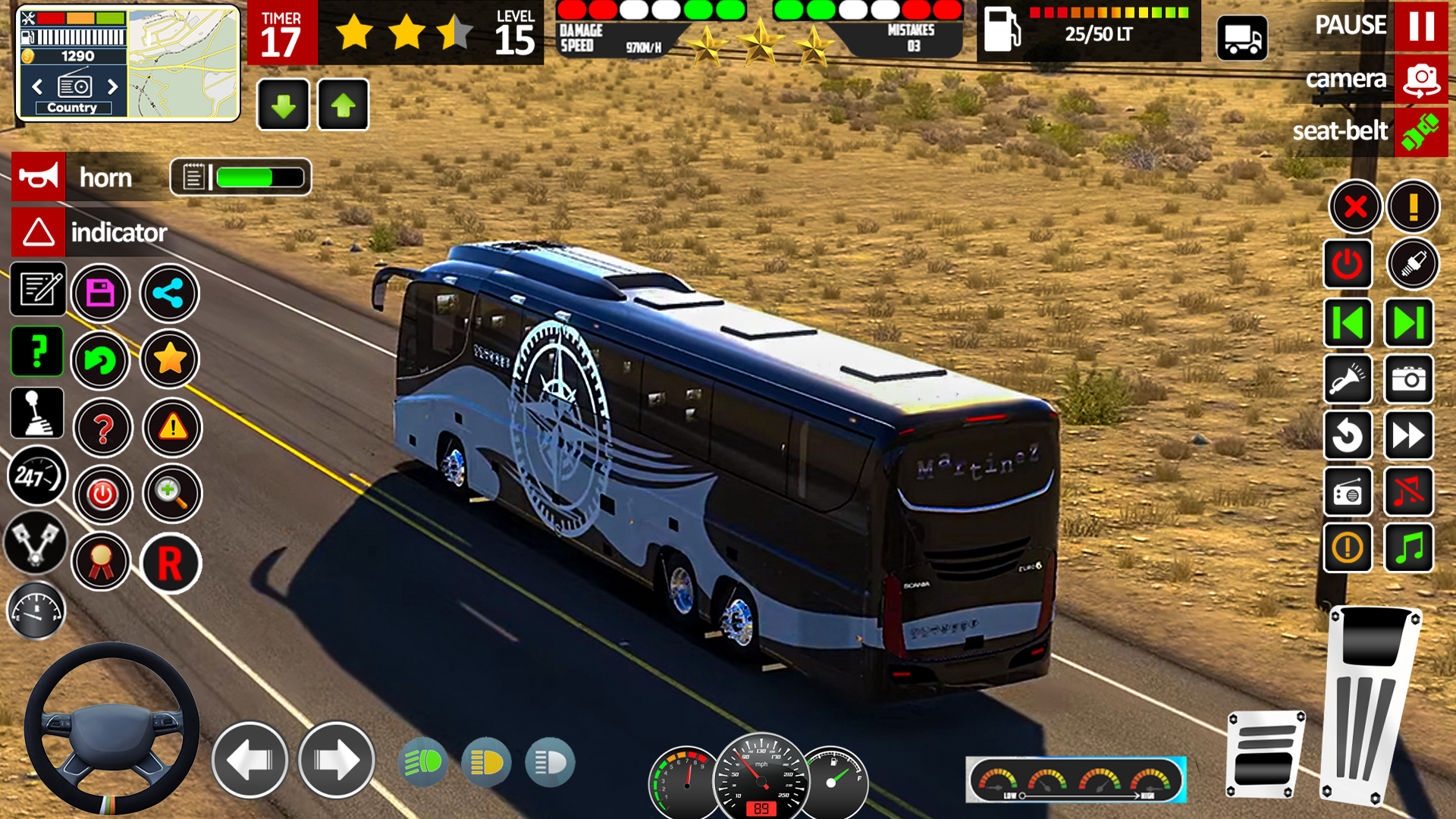
Task: Toggle the seat-belt button
Action: pos(1420,131)
